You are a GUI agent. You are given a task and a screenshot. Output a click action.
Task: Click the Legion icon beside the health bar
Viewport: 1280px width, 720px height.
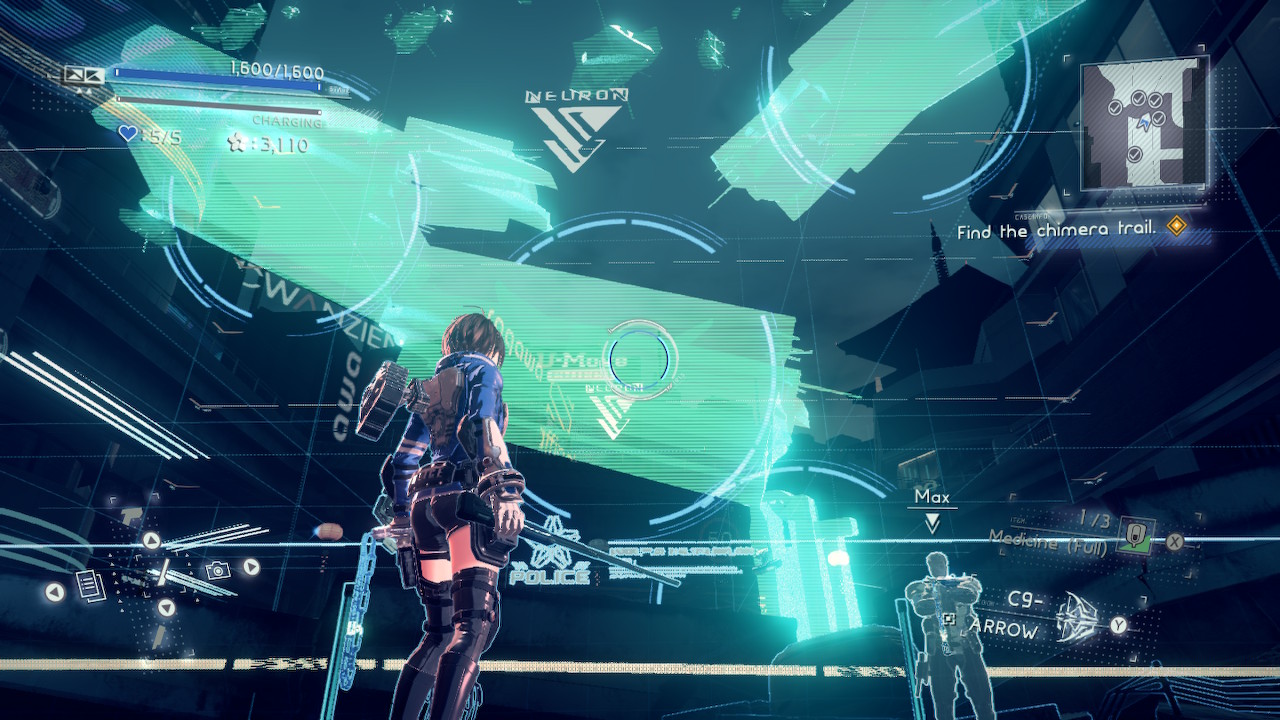coord(84,75)
